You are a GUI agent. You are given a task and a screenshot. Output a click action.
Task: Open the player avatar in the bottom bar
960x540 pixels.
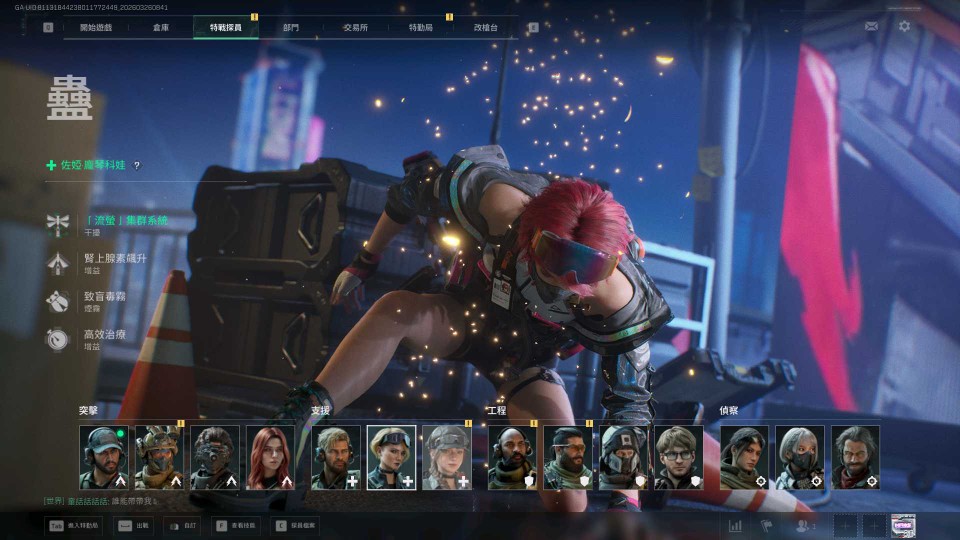(903, 525)
